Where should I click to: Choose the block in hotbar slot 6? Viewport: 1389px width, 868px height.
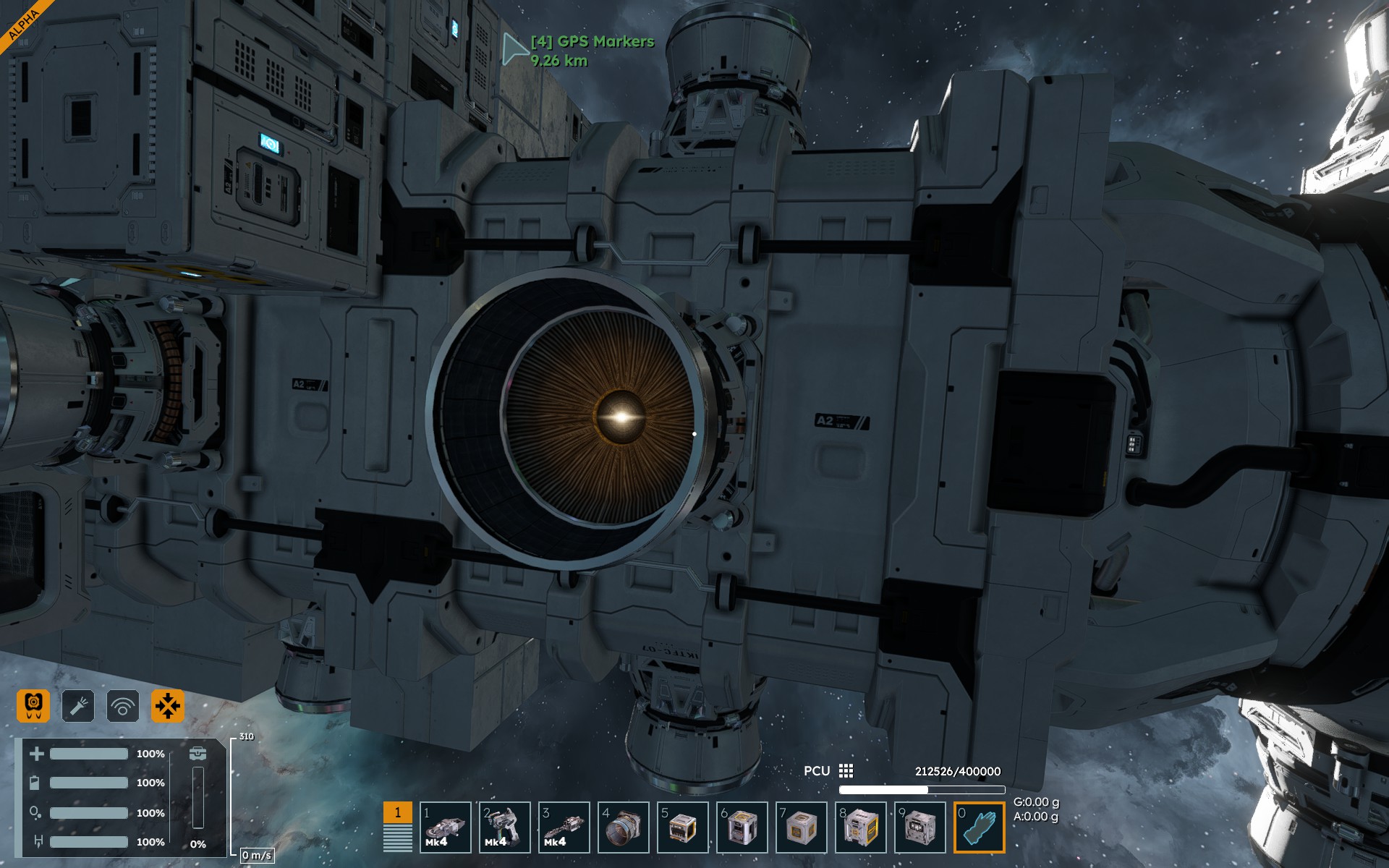coord(742,827)
